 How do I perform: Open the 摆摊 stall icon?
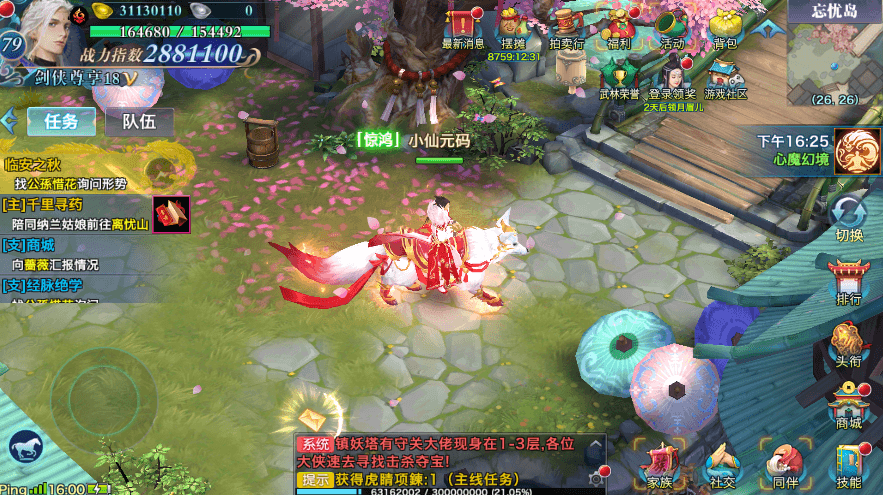point(513,27)
